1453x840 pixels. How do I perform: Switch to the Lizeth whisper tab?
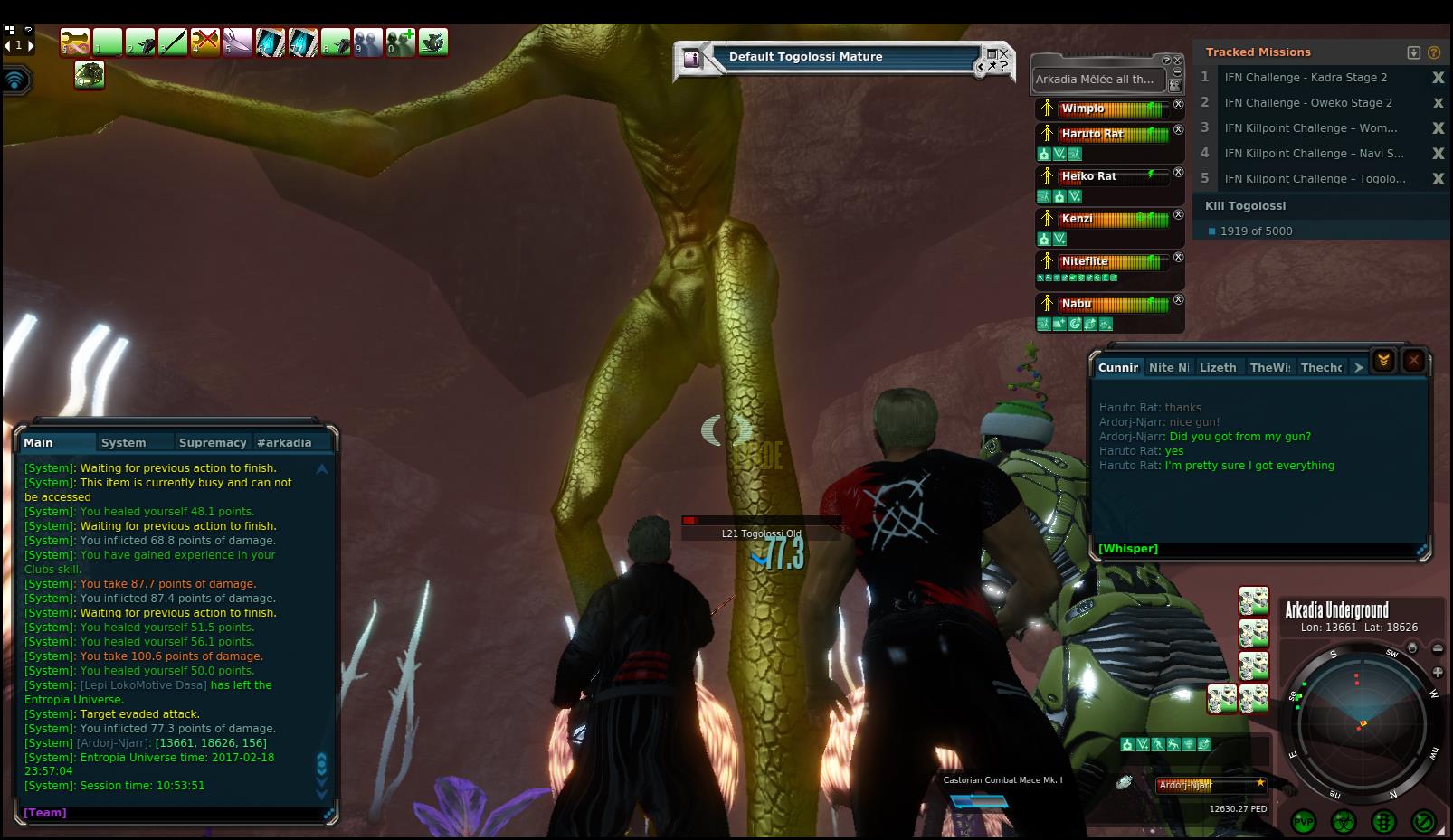point(1218,367)
